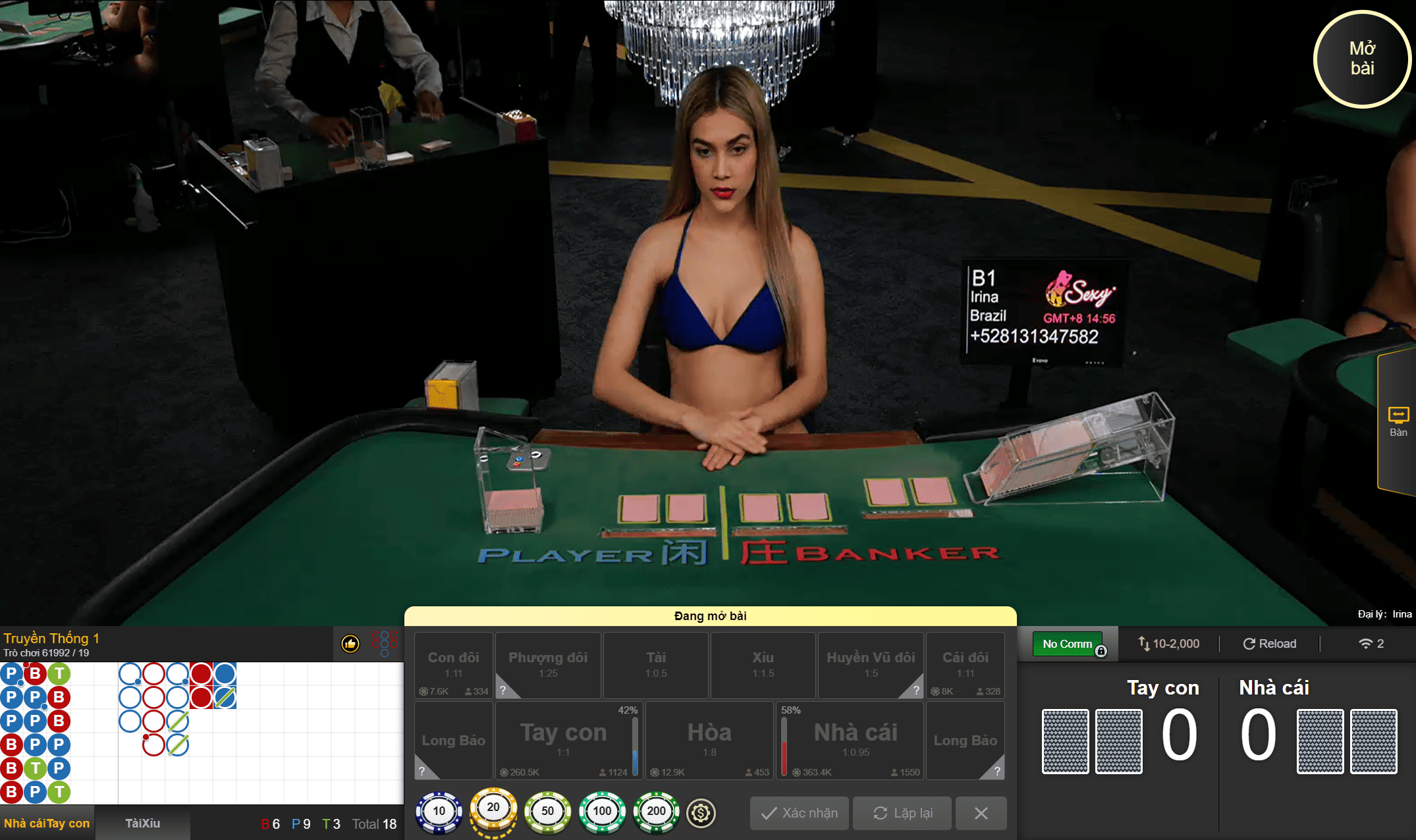Select the 20 chip
The image size is (1416, 840).
[x=493, y=810]
